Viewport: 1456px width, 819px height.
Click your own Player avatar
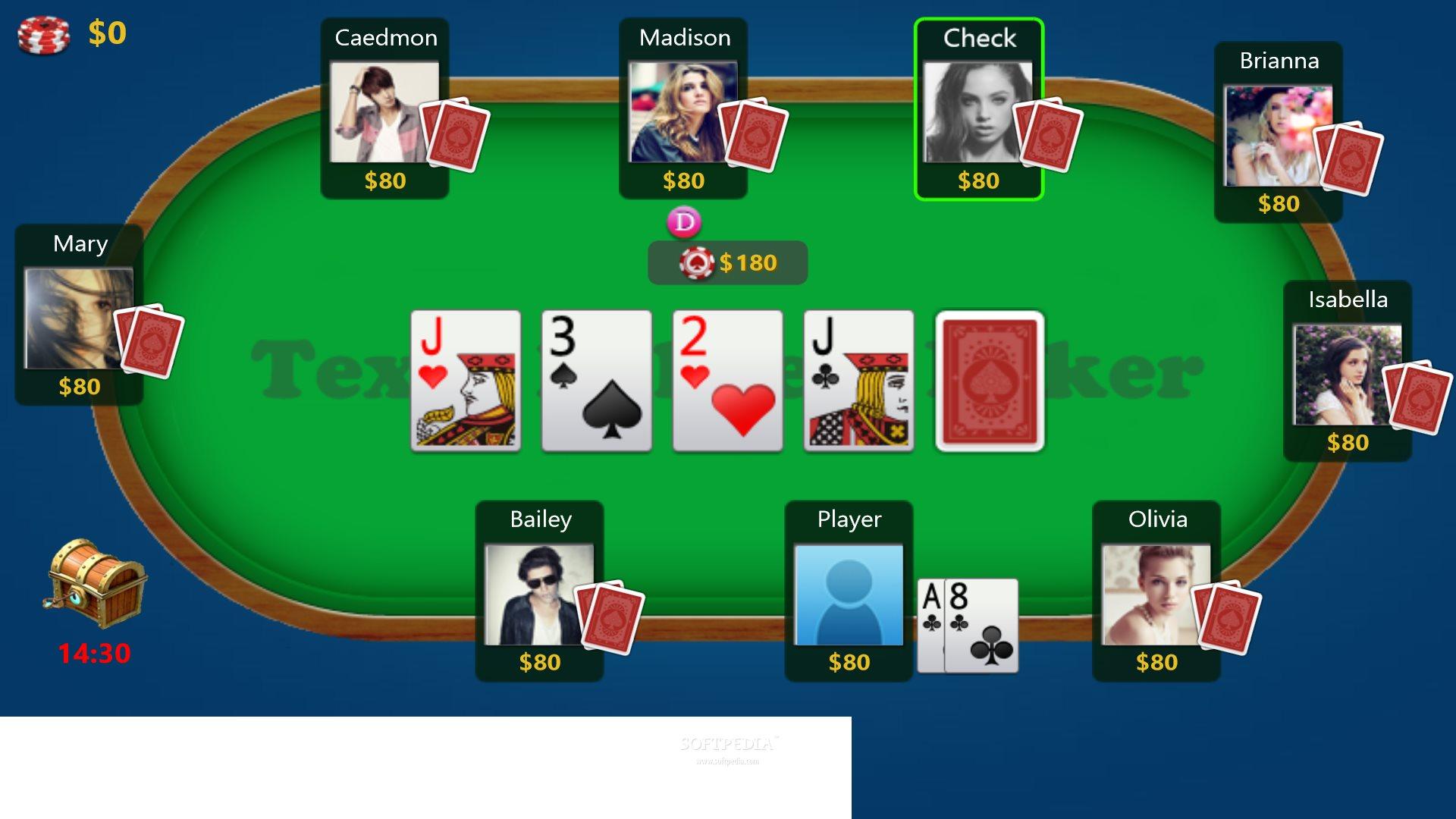(x=849, y=594)
